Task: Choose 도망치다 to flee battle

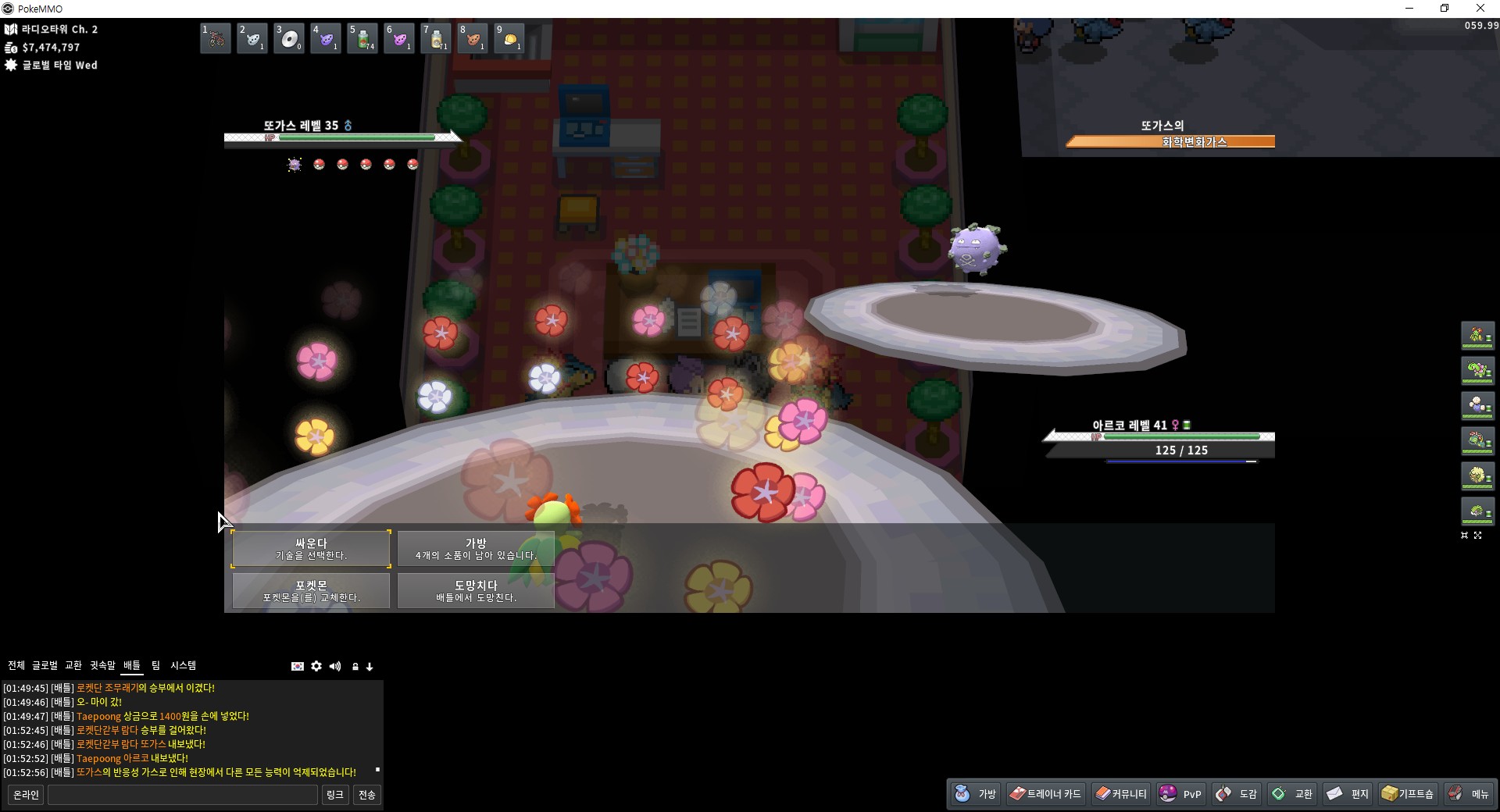Action: (476, 590)
